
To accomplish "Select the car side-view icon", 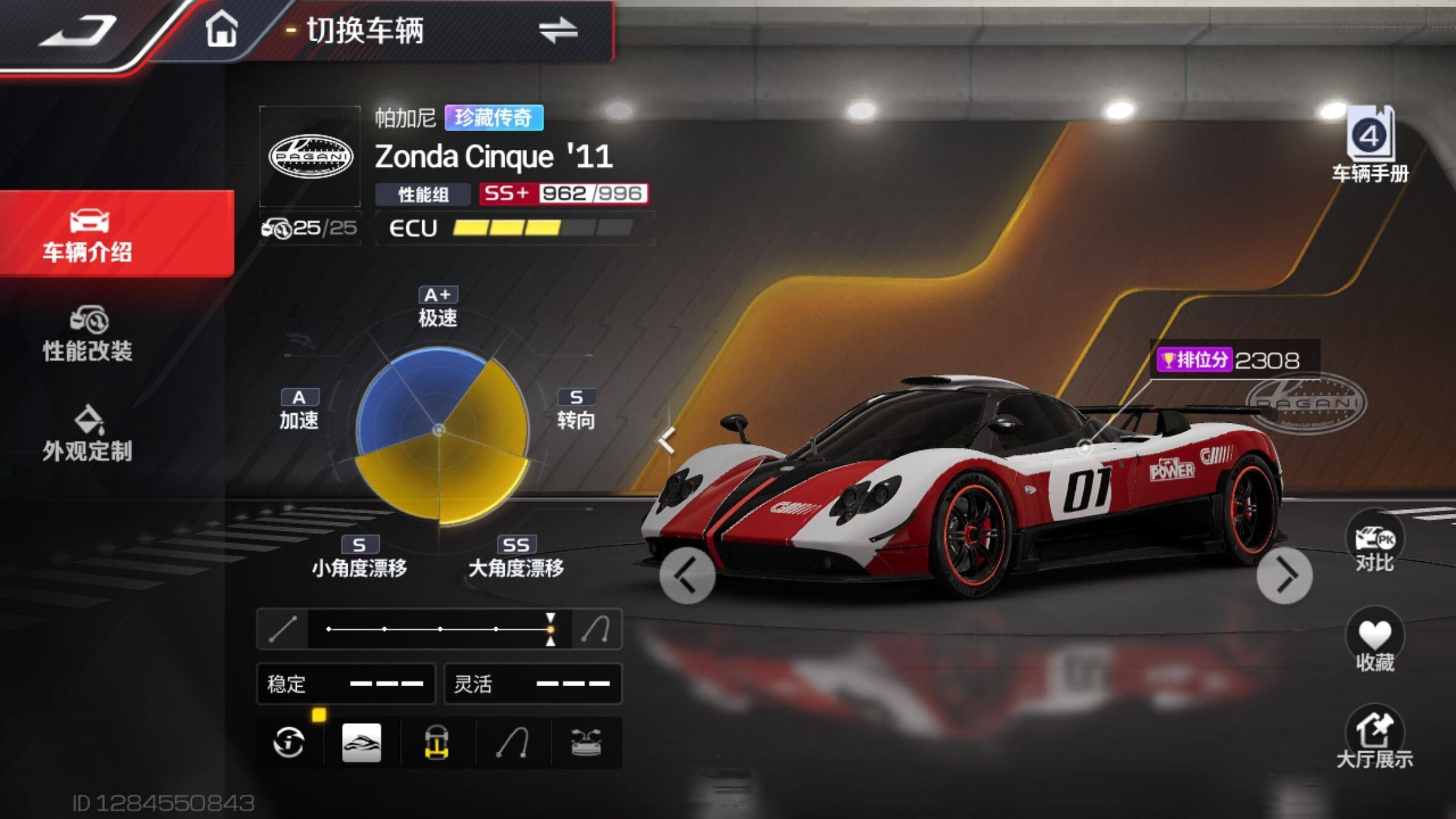I will click(x=362, y=743).
